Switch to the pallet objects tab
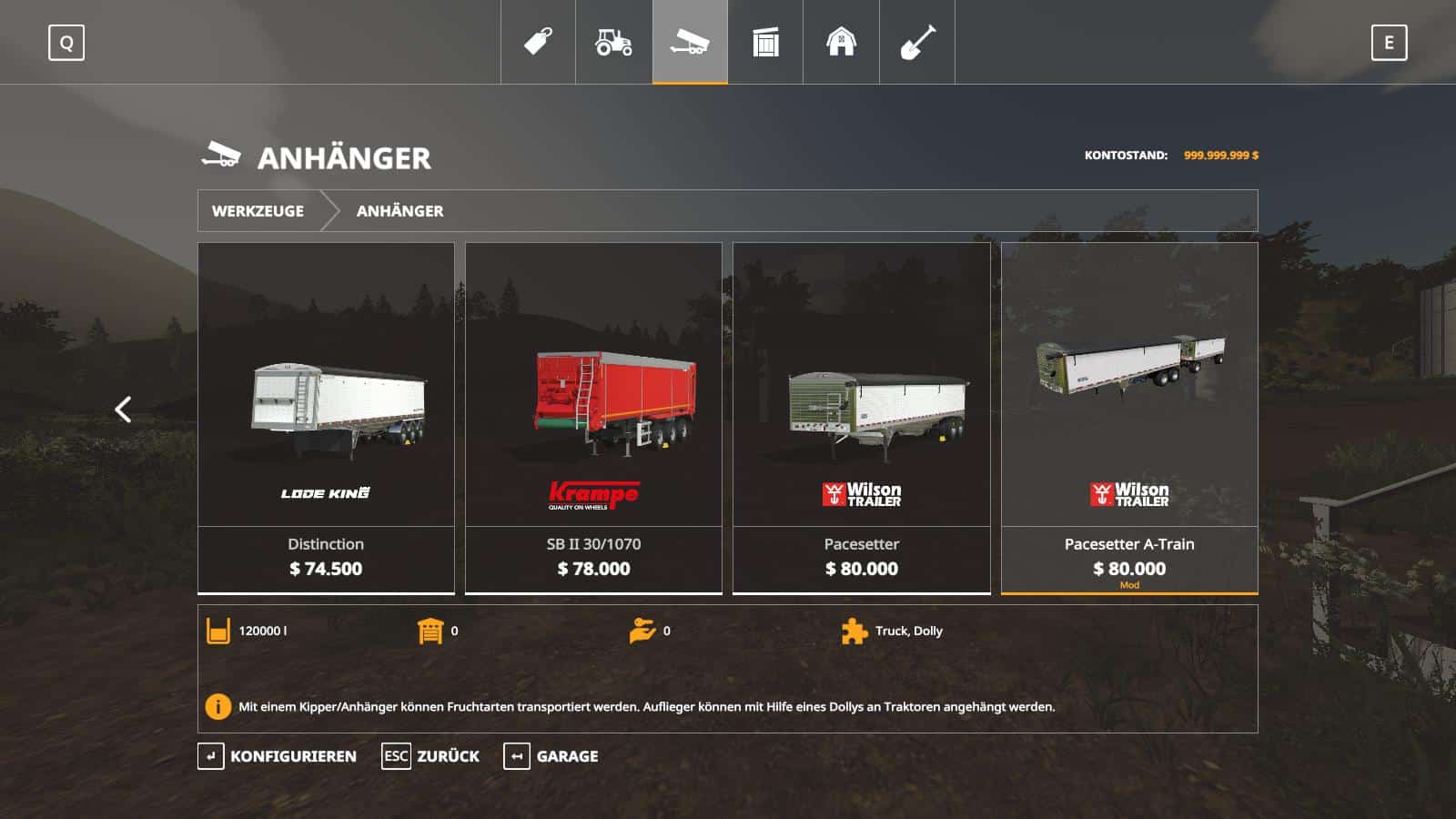Screen dimensions: 1456x819 pyautogui.click(x=765, y=42)
